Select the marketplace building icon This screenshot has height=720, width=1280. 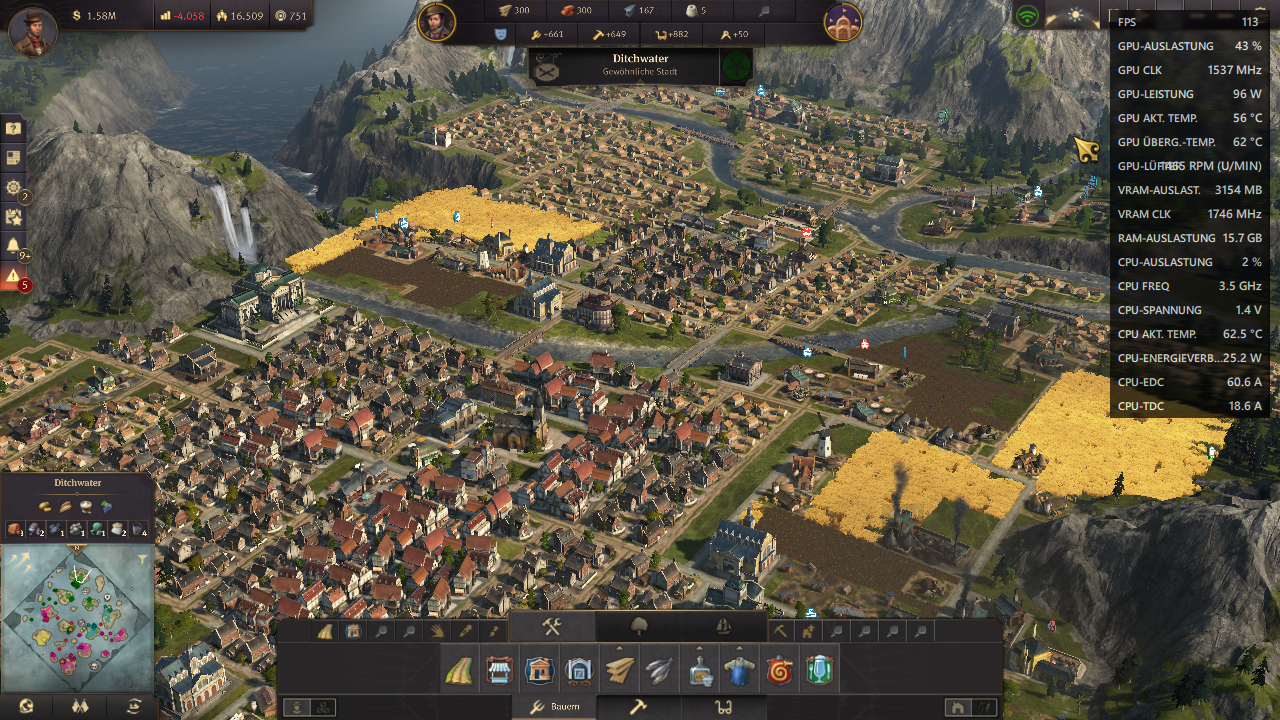[x=499, y=671]
